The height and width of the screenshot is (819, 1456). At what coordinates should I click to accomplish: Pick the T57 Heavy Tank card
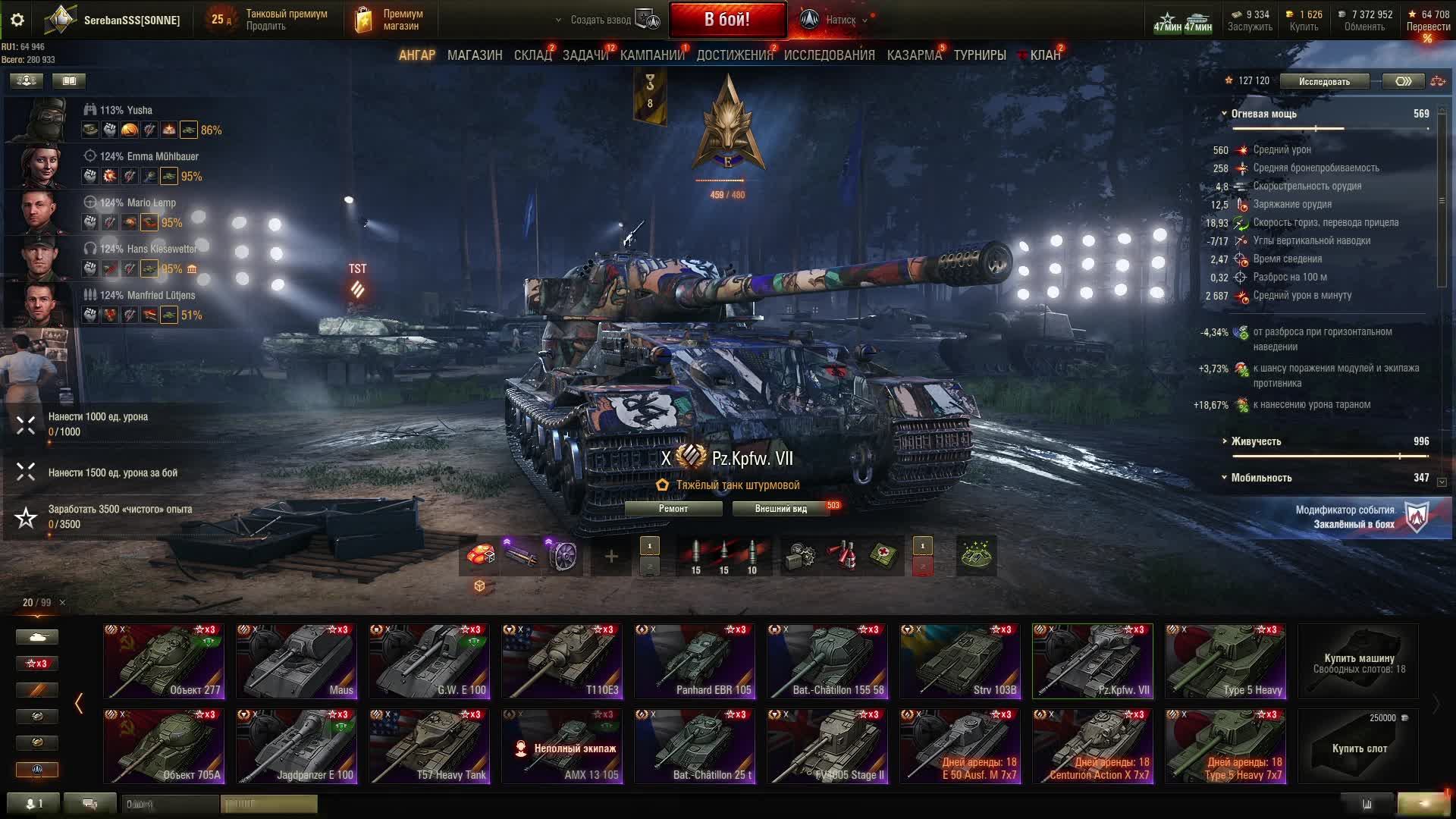click(x=429, y=745)
